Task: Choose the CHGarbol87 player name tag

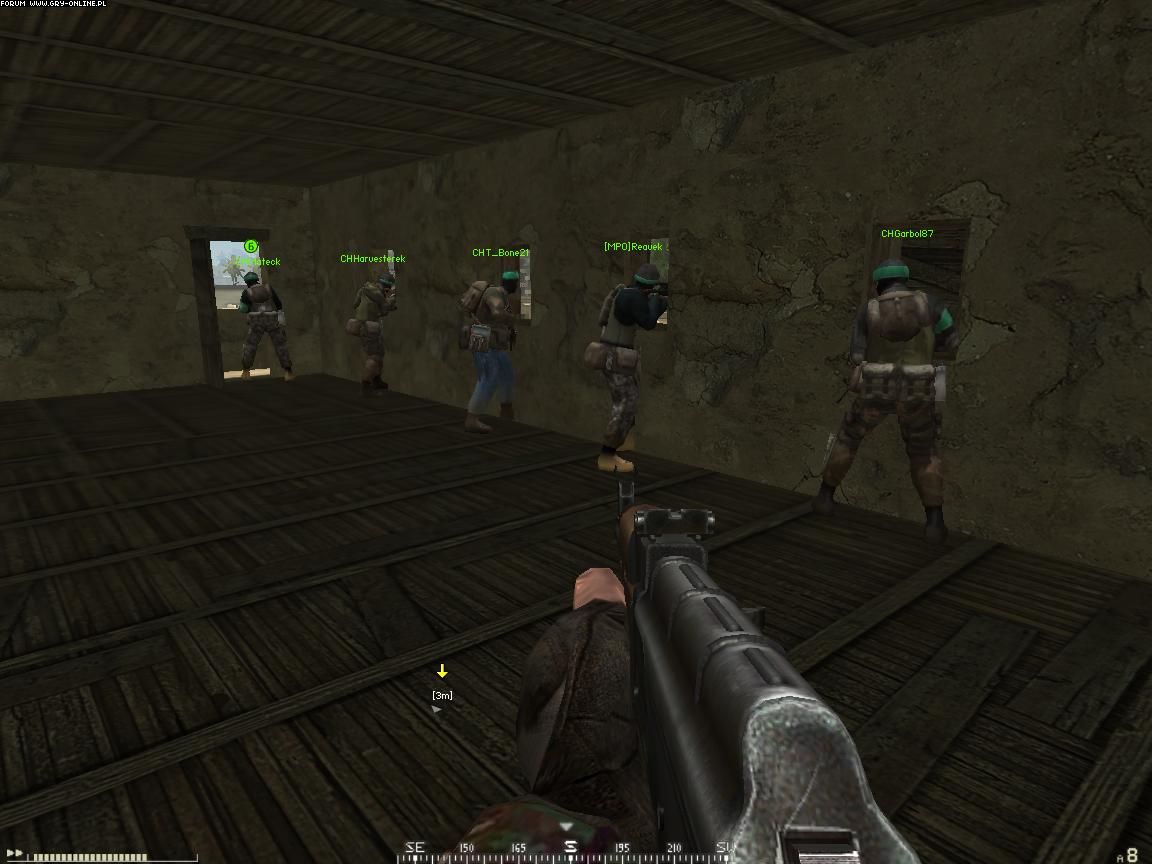Action: [x=907, y=234]
